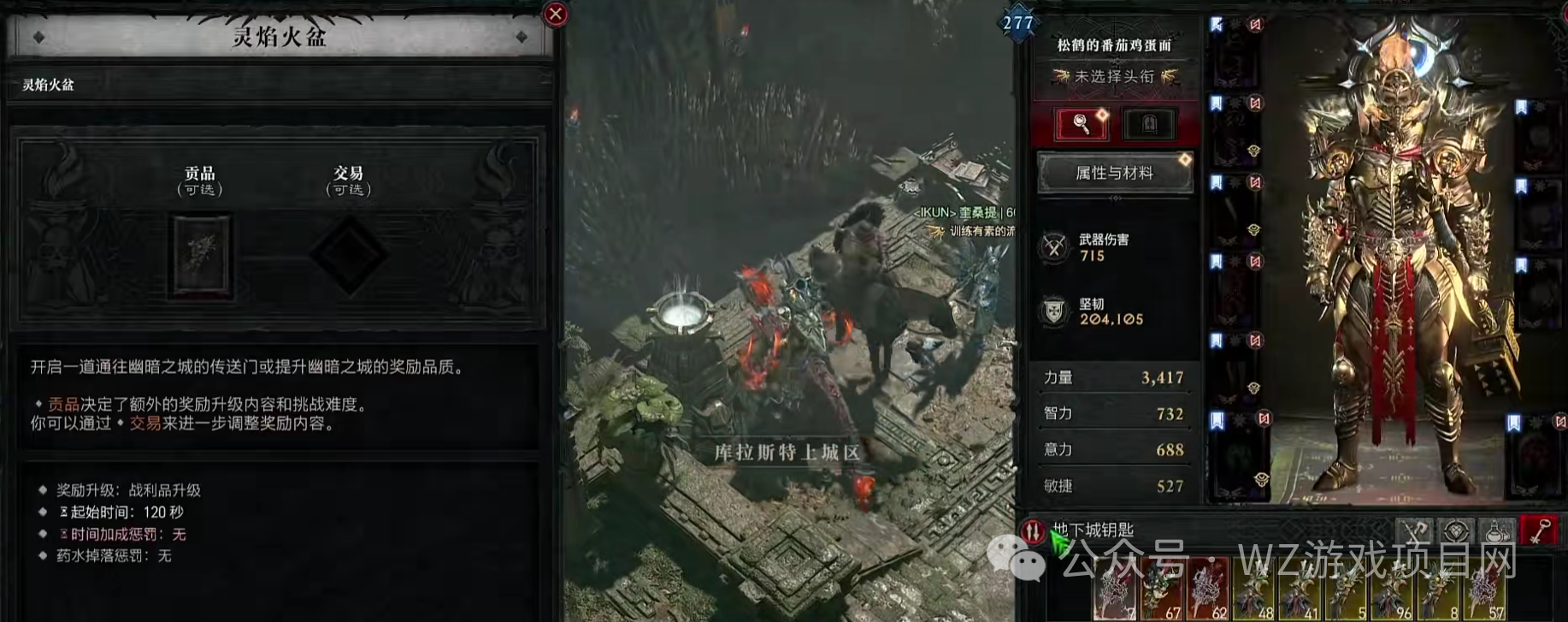Select the dungeon key inventory tab
Image resolution: width=1568 pixels, height=622 pixels.
tap(1538, 531)
